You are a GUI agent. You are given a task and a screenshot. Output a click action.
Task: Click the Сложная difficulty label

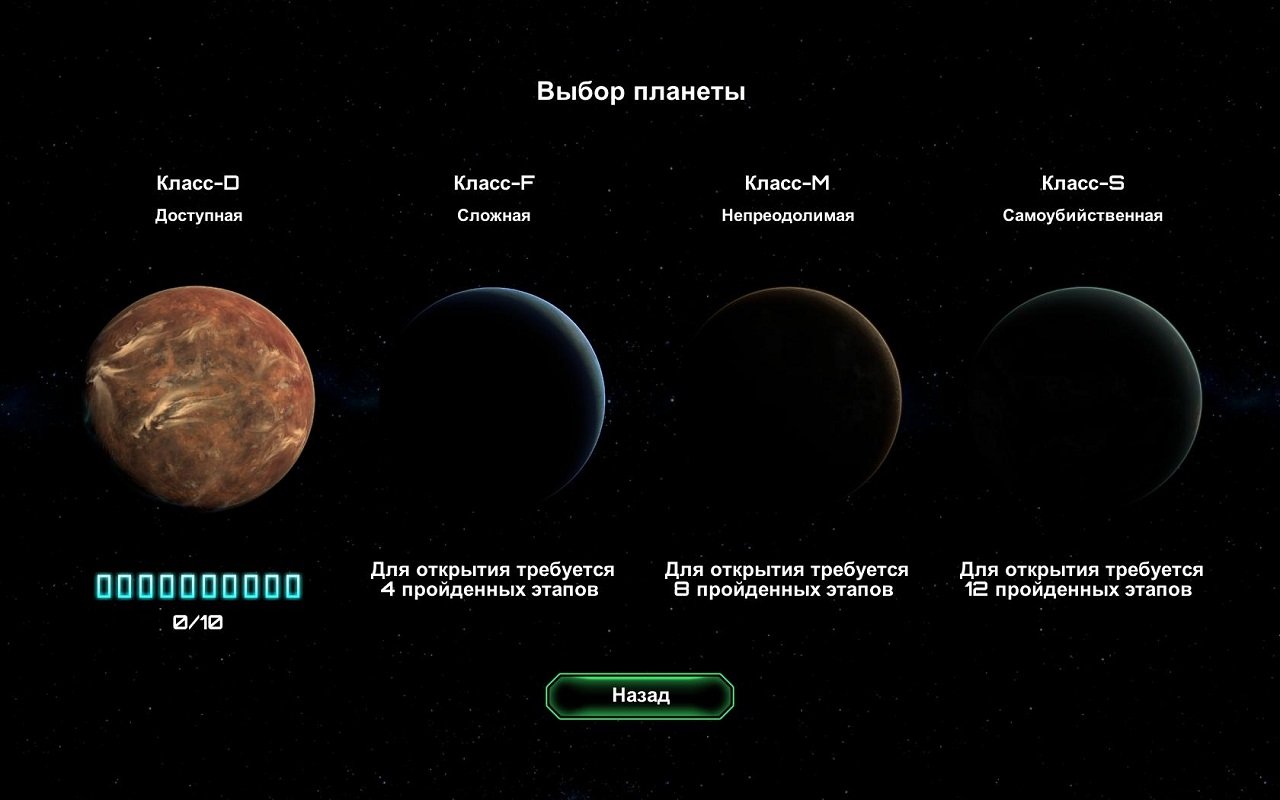point(495,214)
